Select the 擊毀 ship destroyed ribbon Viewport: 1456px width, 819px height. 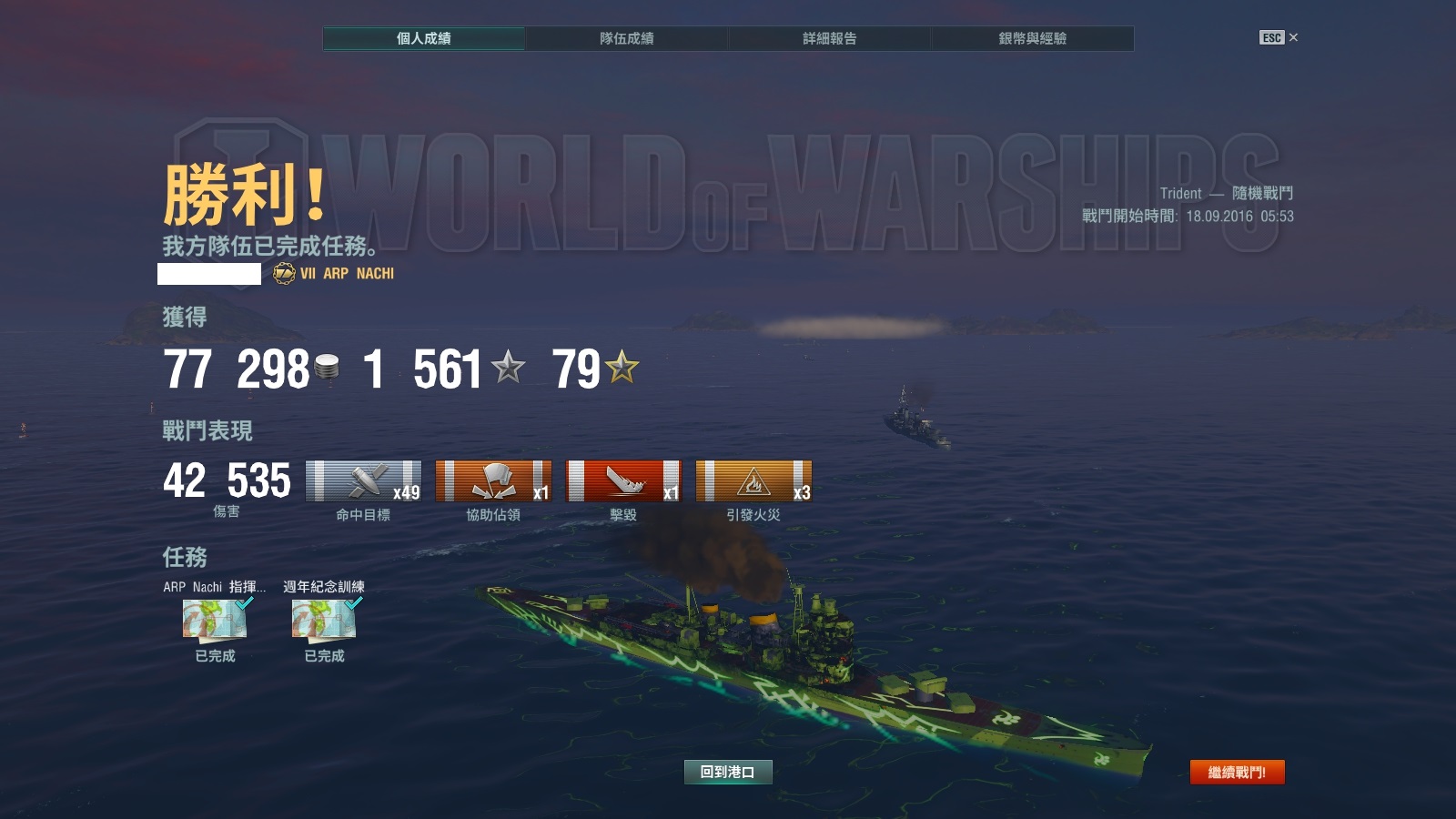click(623, 481)
